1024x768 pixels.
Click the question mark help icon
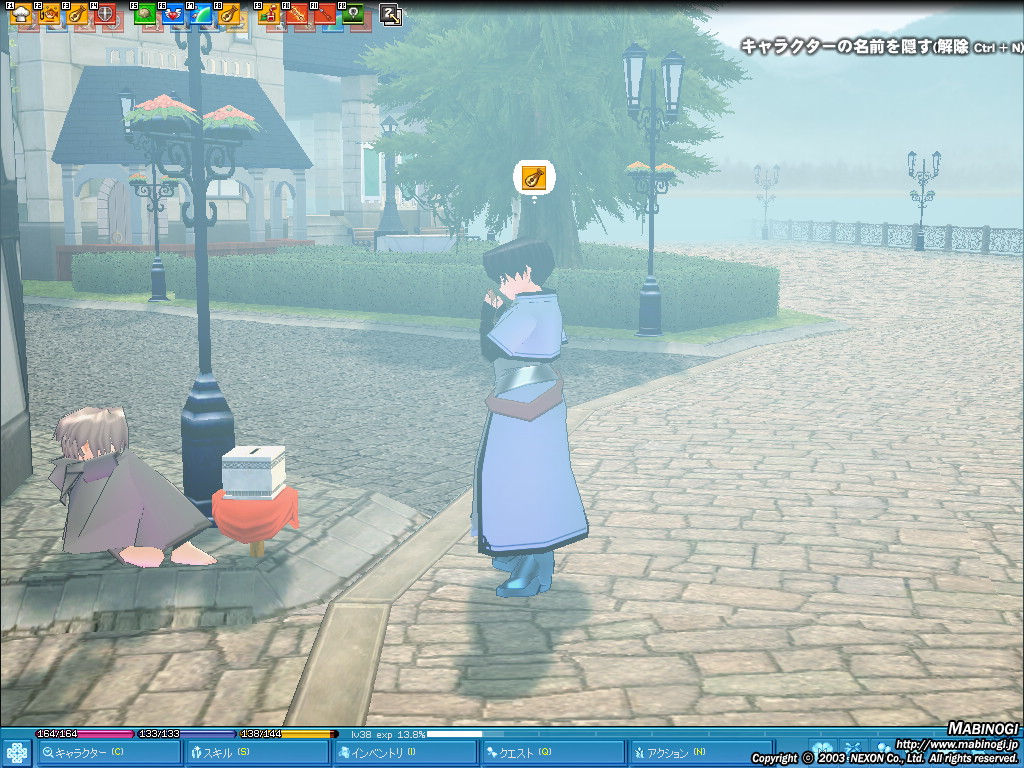(x=391, y=15)
